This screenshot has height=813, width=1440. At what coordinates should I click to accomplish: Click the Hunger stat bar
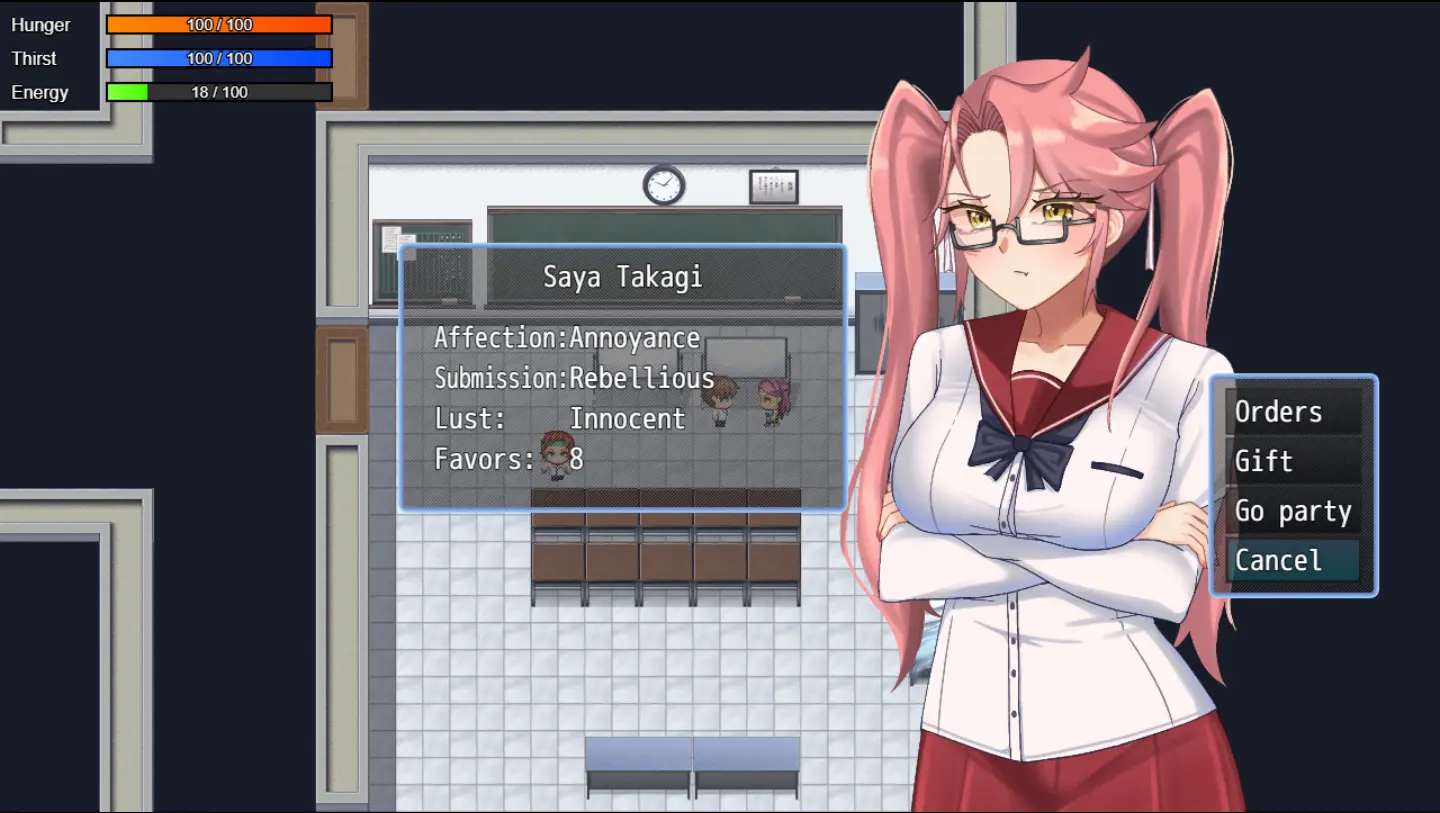tap(219, 24)
